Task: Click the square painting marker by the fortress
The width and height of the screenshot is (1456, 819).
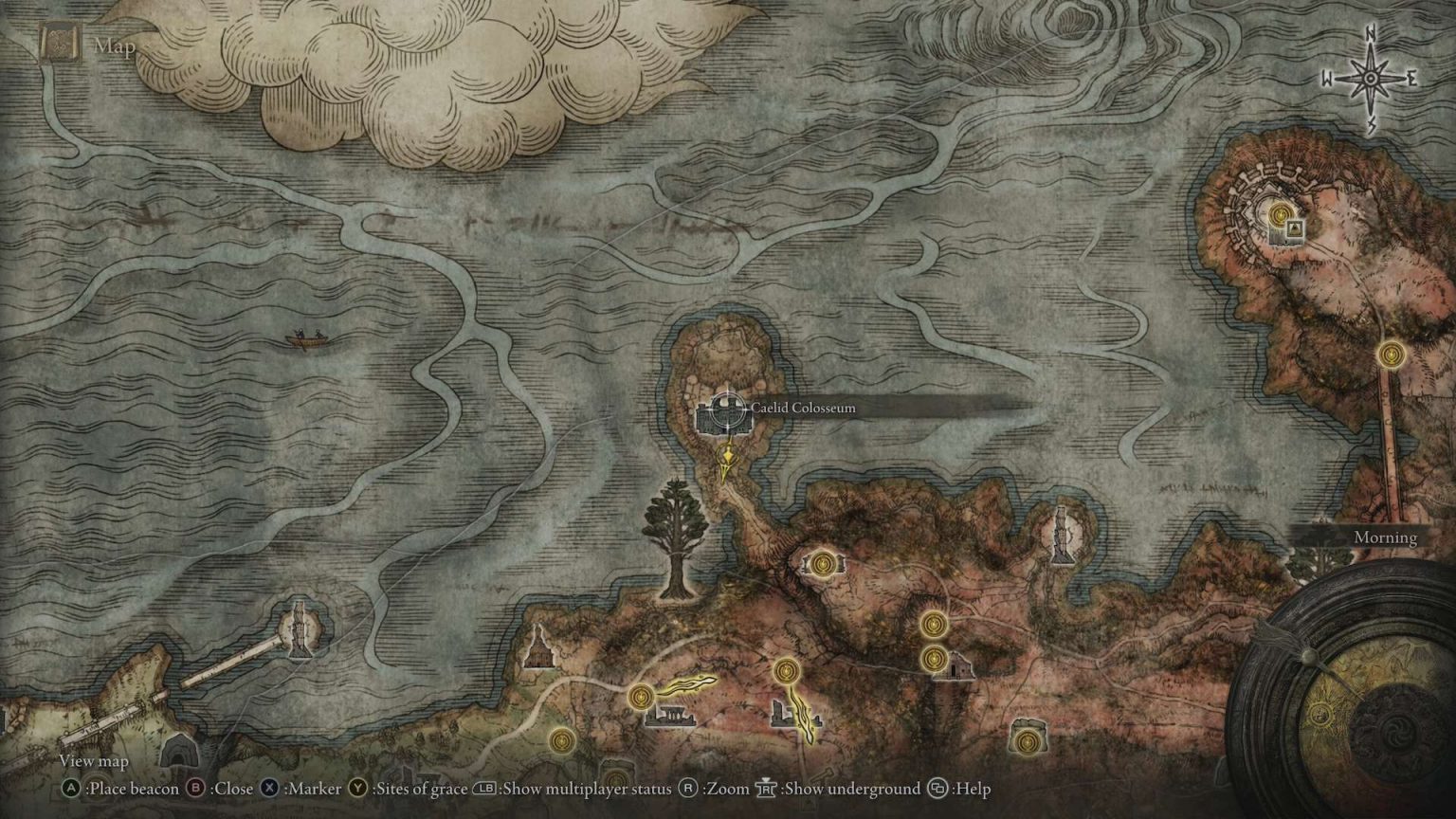Action: pos(1294,229)
